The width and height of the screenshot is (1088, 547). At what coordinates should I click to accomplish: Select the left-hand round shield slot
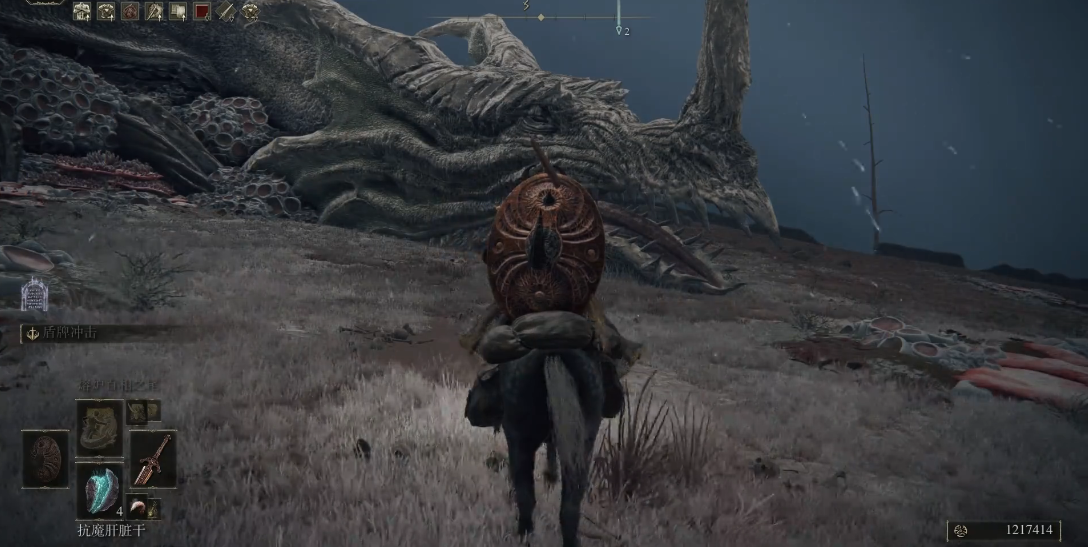click(x=45, y=459)
